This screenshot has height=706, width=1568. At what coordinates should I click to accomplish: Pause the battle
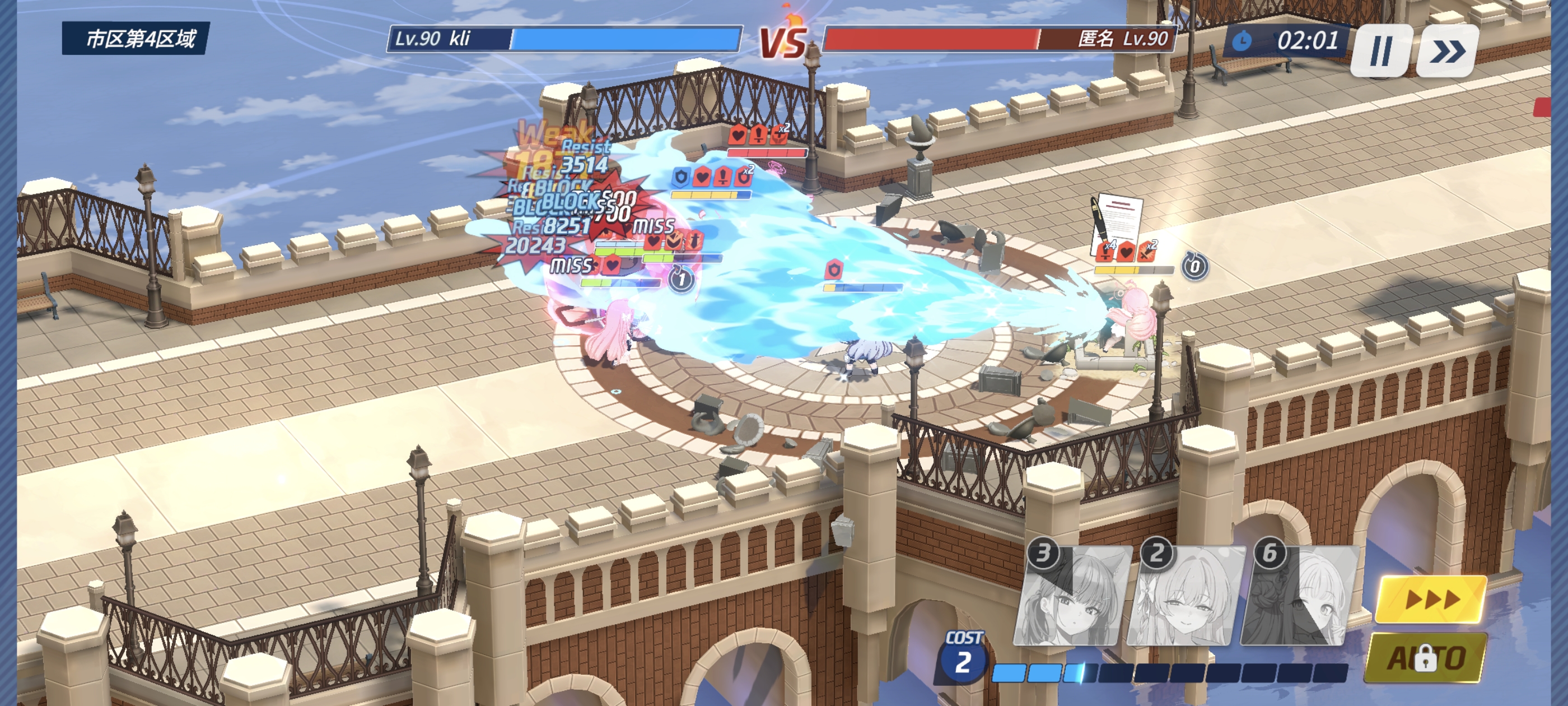(1380, 50)
